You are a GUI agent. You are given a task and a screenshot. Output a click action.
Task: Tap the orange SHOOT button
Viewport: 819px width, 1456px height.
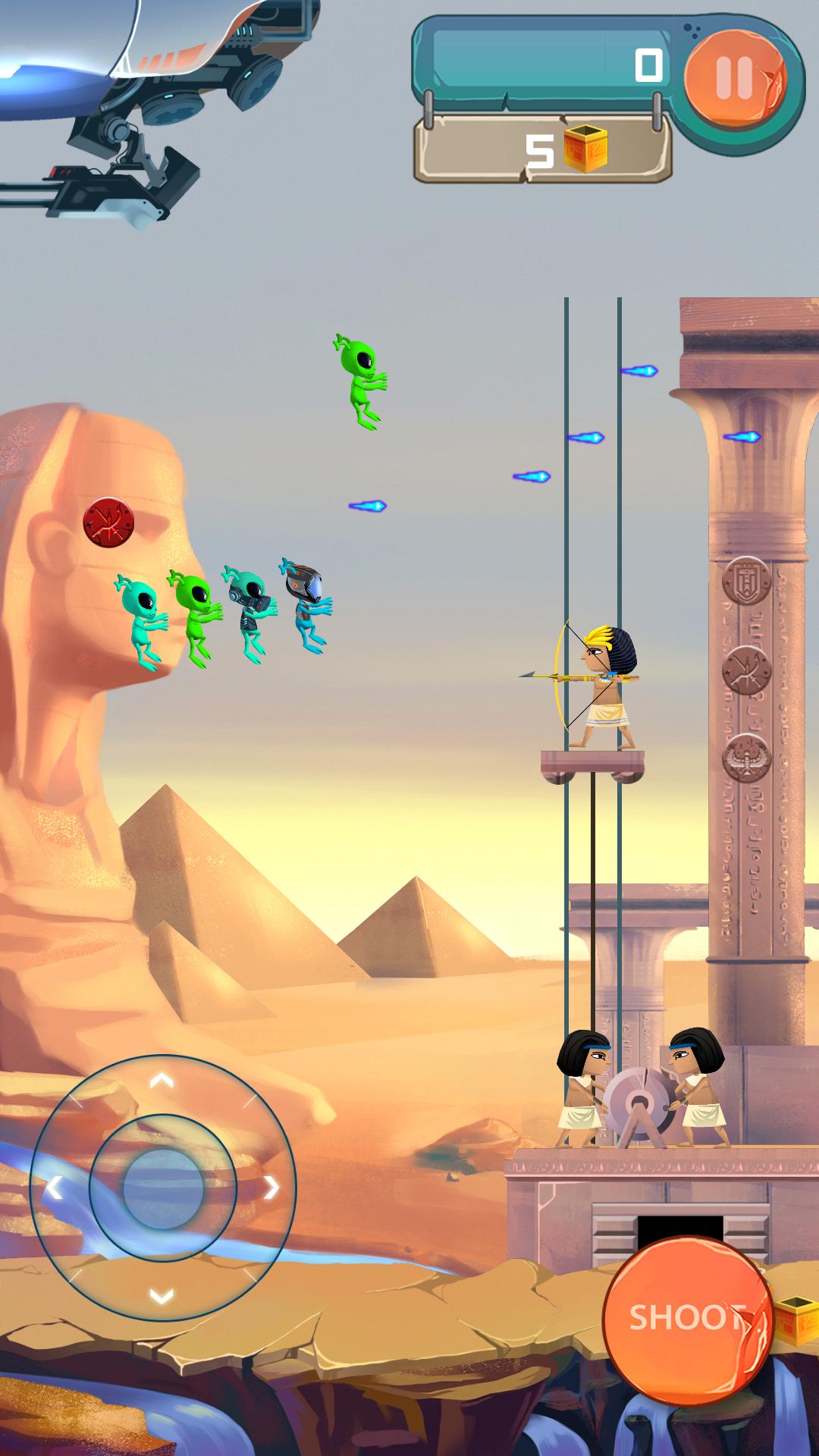click(x=686, y=1318)
